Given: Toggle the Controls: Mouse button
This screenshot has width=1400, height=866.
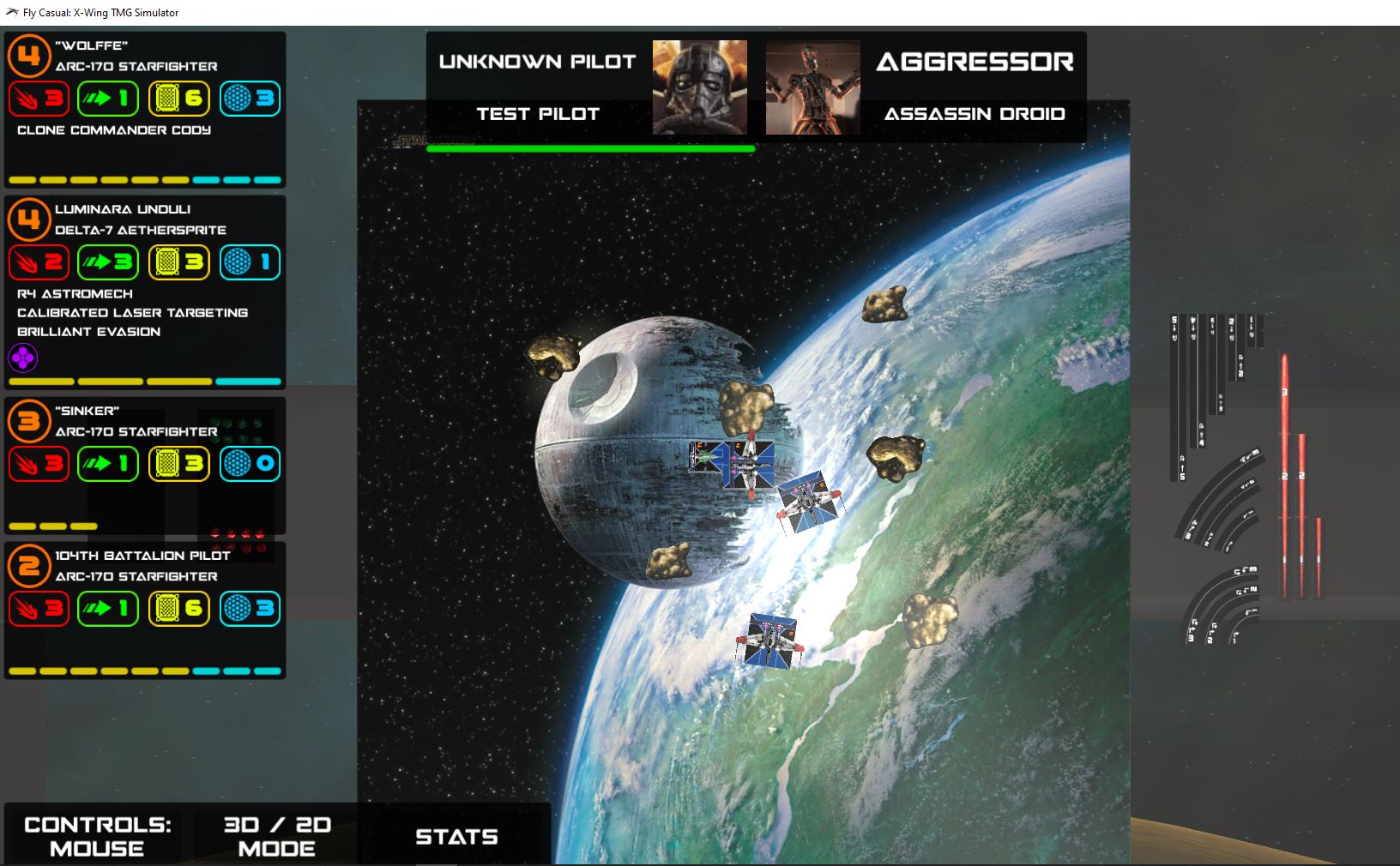Looking at the screenshot, I should [x=97, y=836].
